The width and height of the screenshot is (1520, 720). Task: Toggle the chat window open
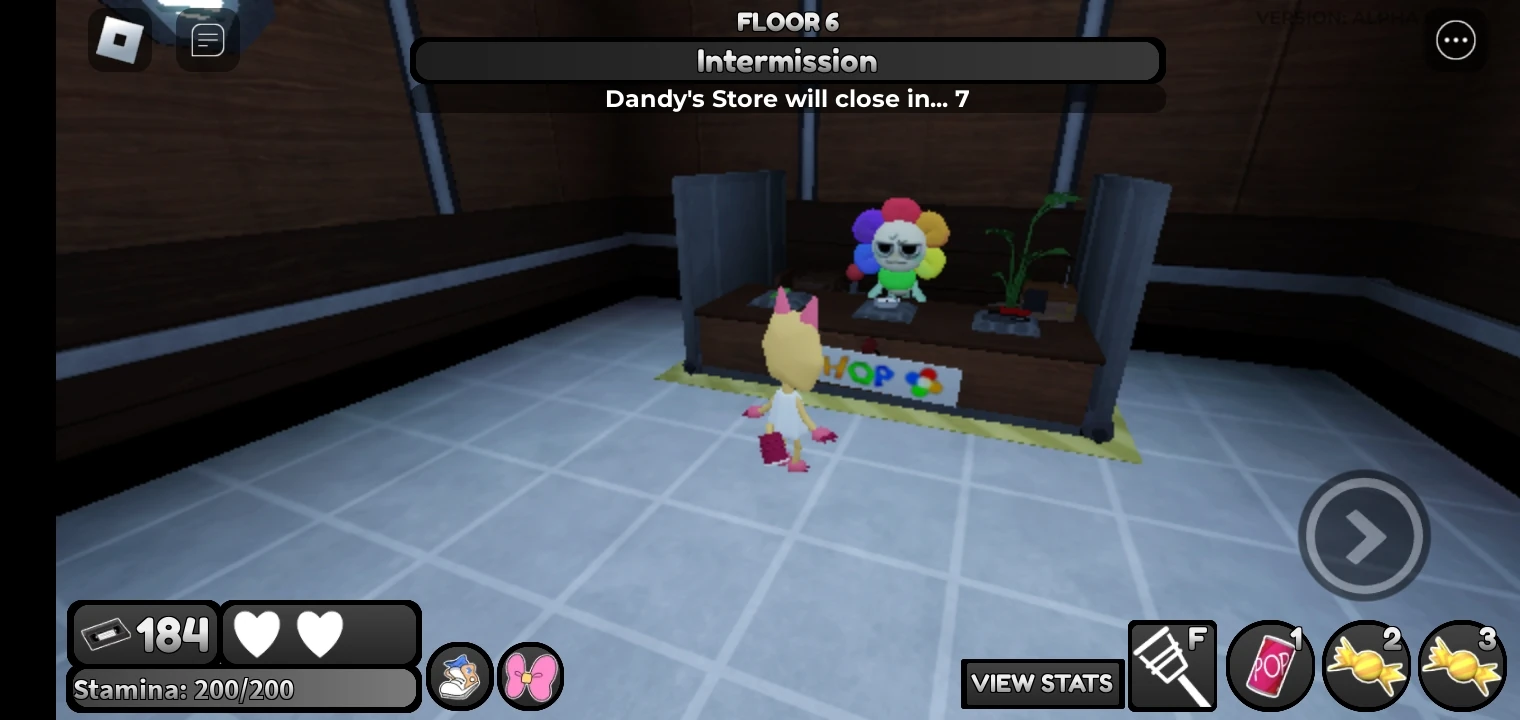click(207, 40)
